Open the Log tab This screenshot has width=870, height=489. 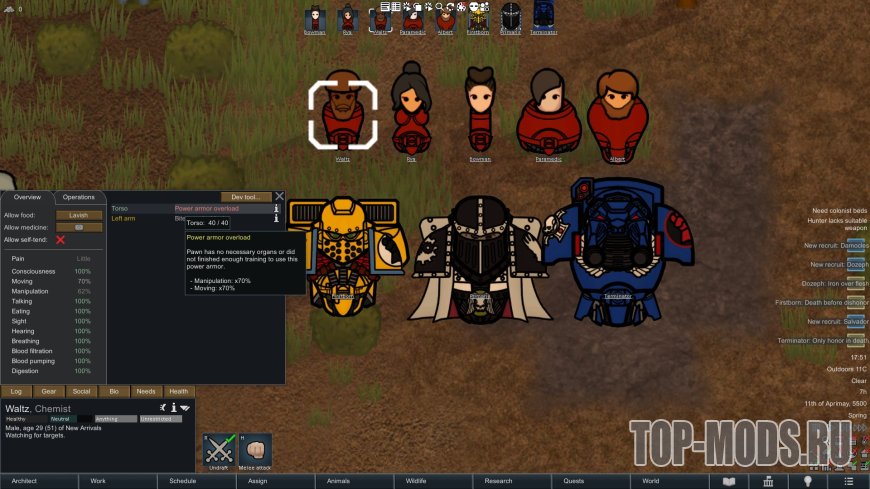pyautogui.click(x=16, y=391)
